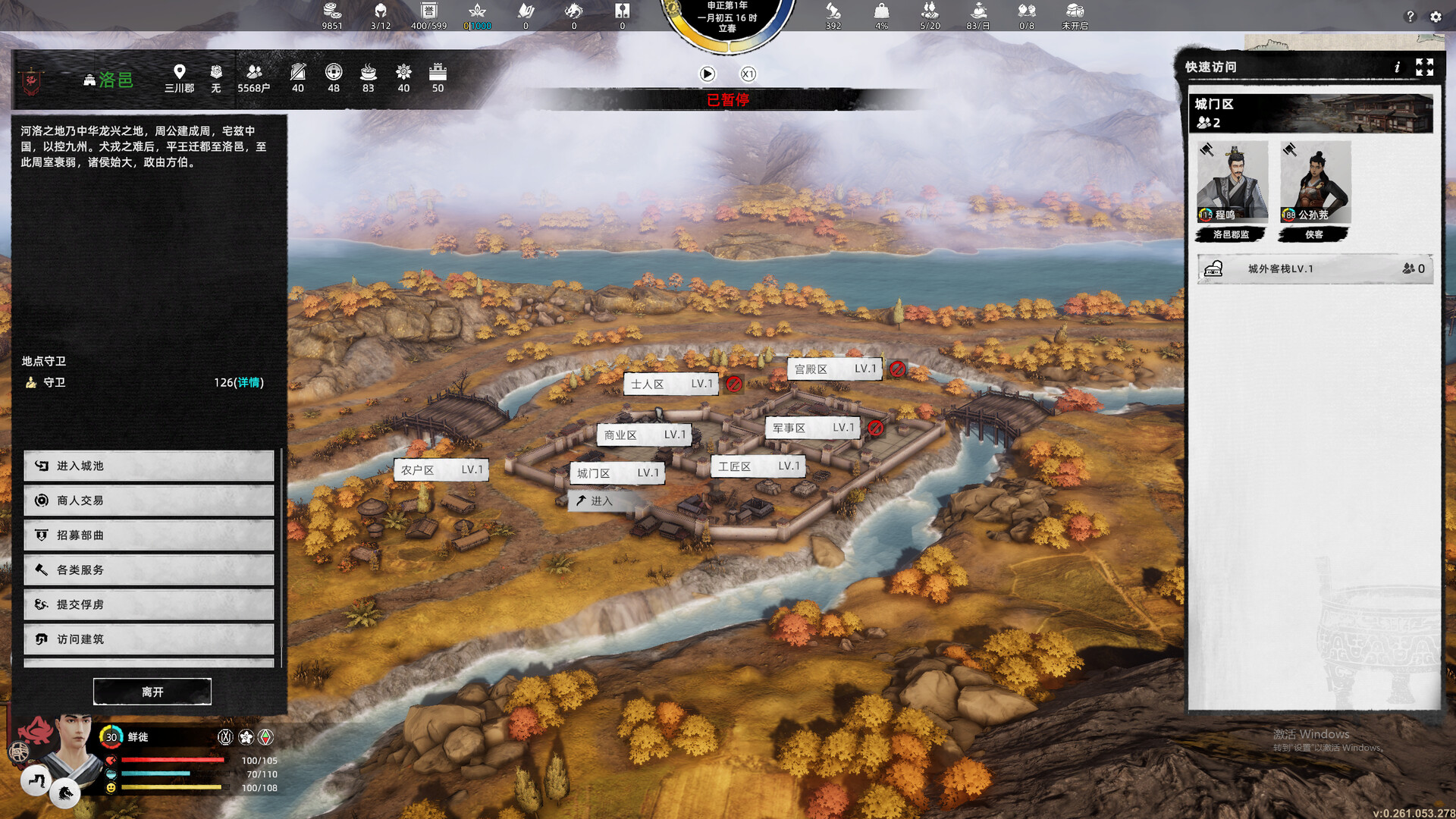Change game speed with the X1 button

point(748,74)
